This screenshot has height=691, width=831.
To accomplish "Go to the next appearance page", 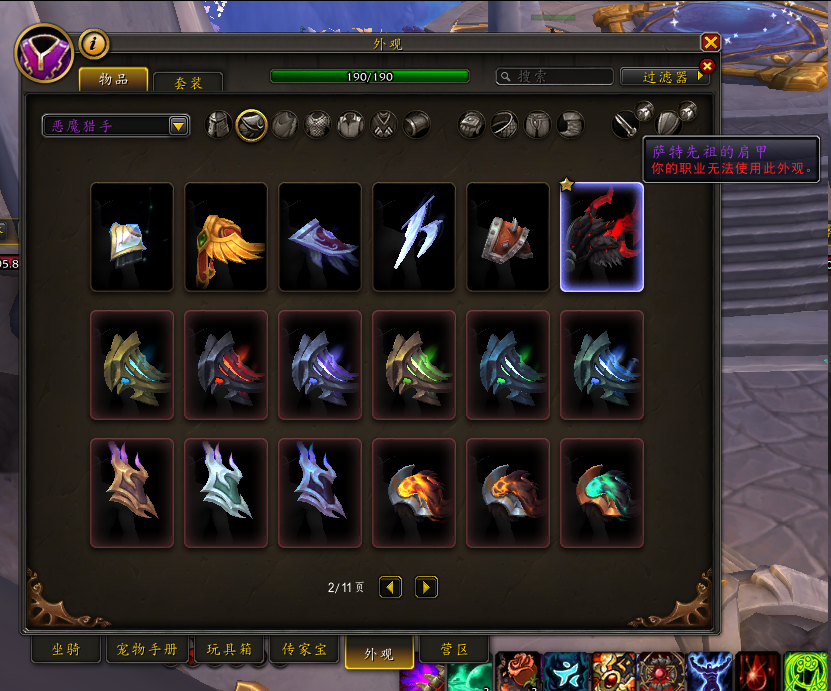I will 426,587.
